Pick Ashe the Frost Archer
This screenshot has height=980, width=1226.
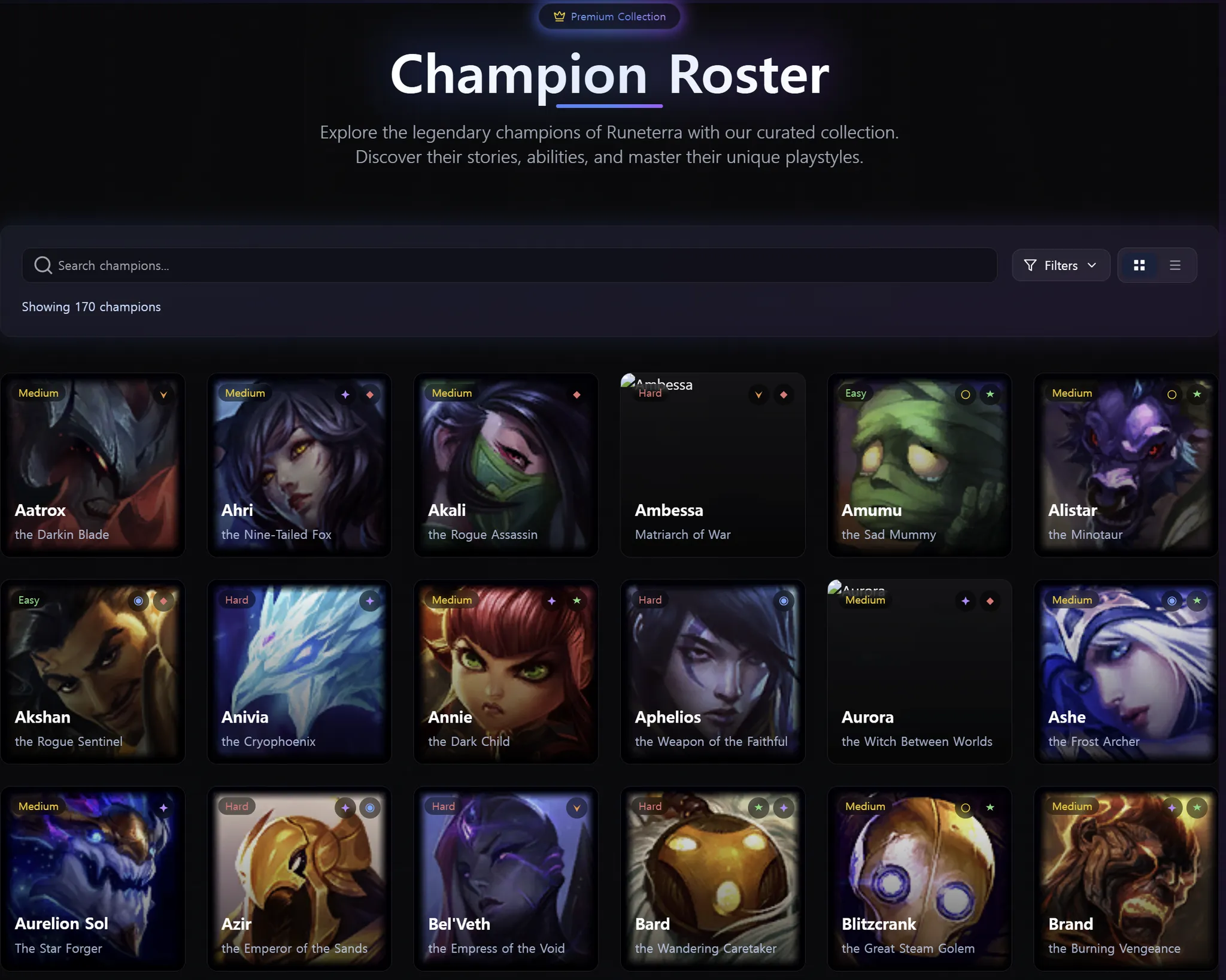coord(1126,672)
